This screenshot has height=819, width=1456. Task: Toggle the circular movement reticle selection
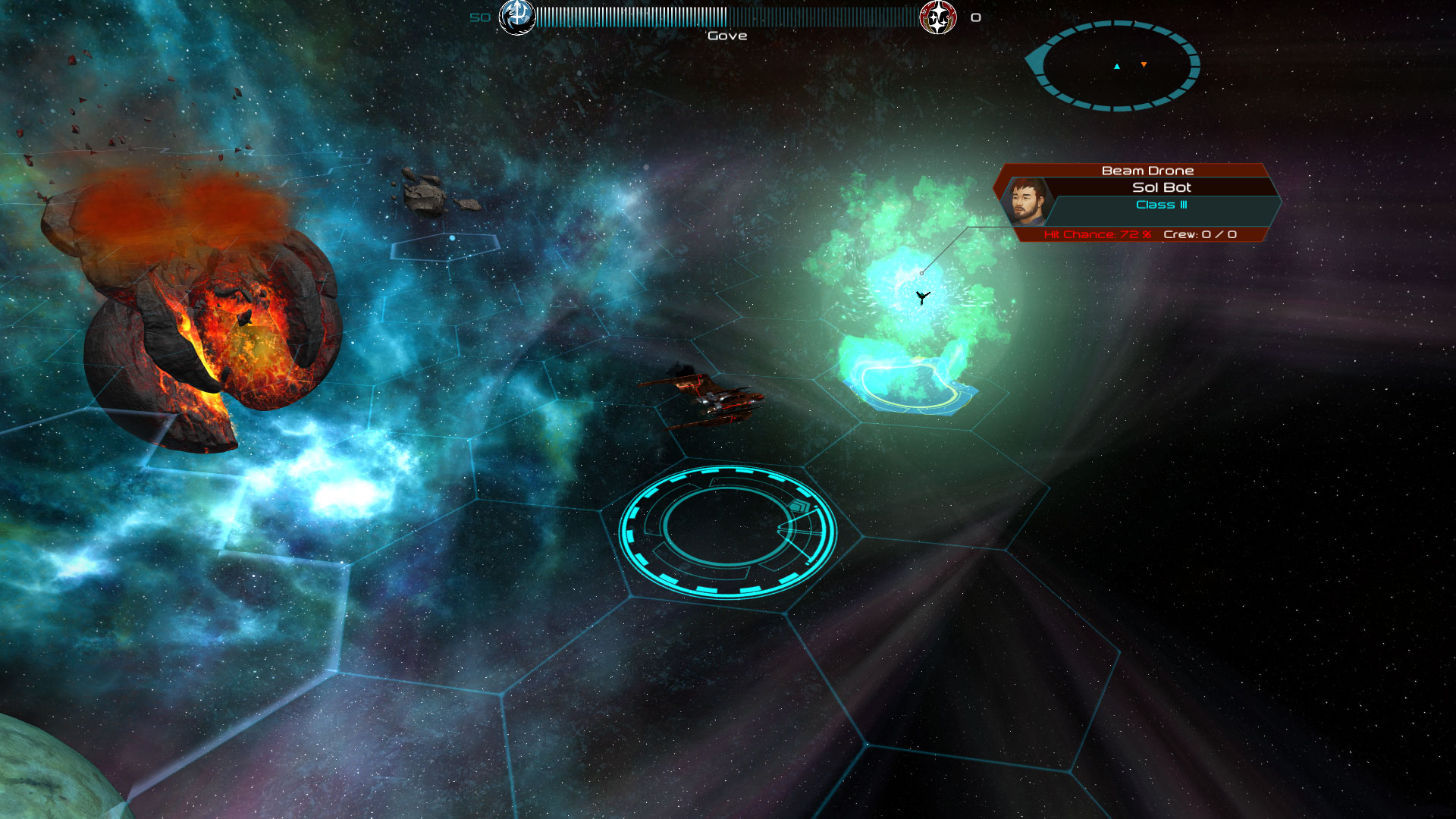pyautogui.click(x=725, y=531)
